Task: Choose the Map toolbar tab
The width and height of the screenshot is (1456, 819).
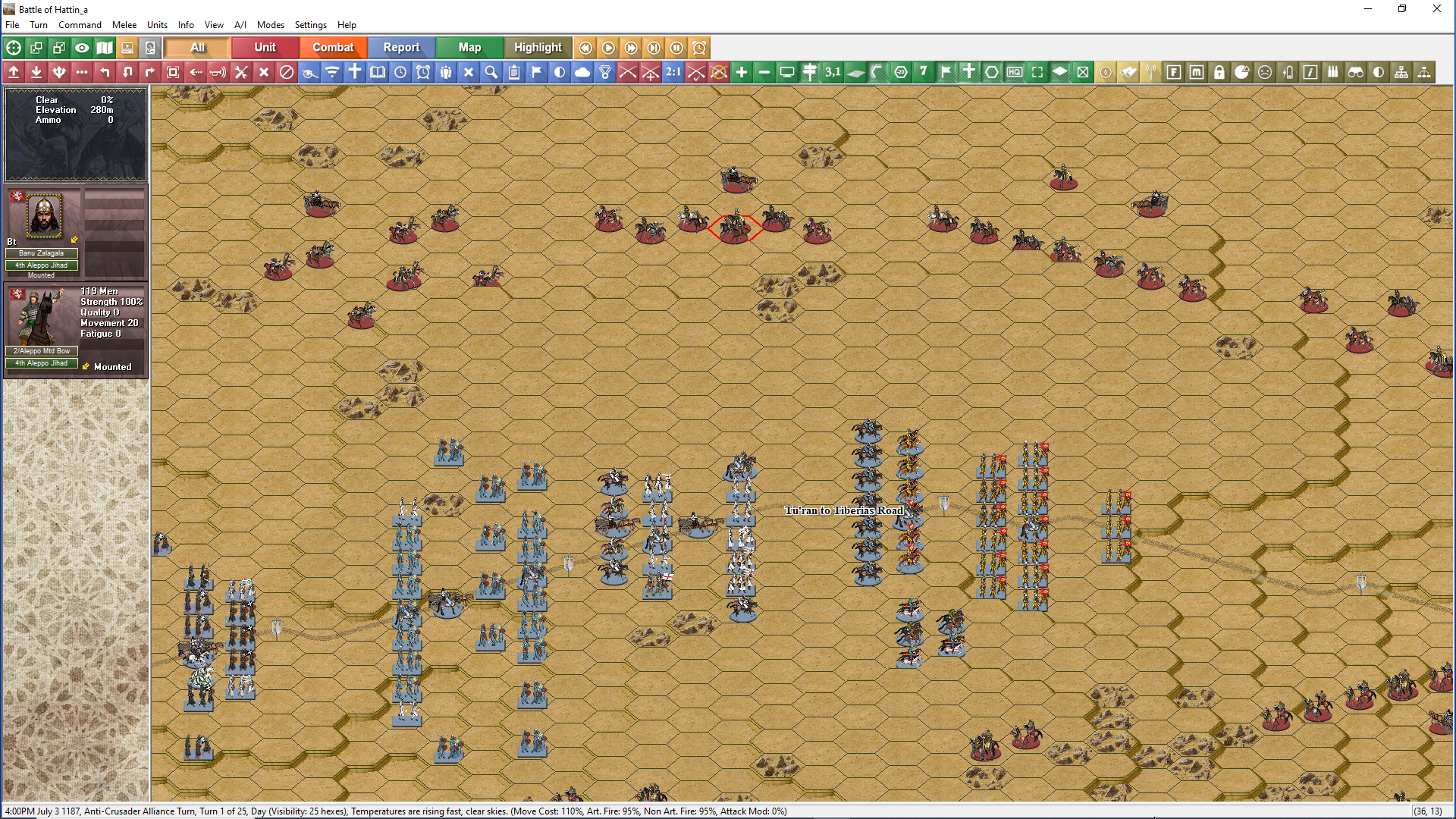Action: 469,47
